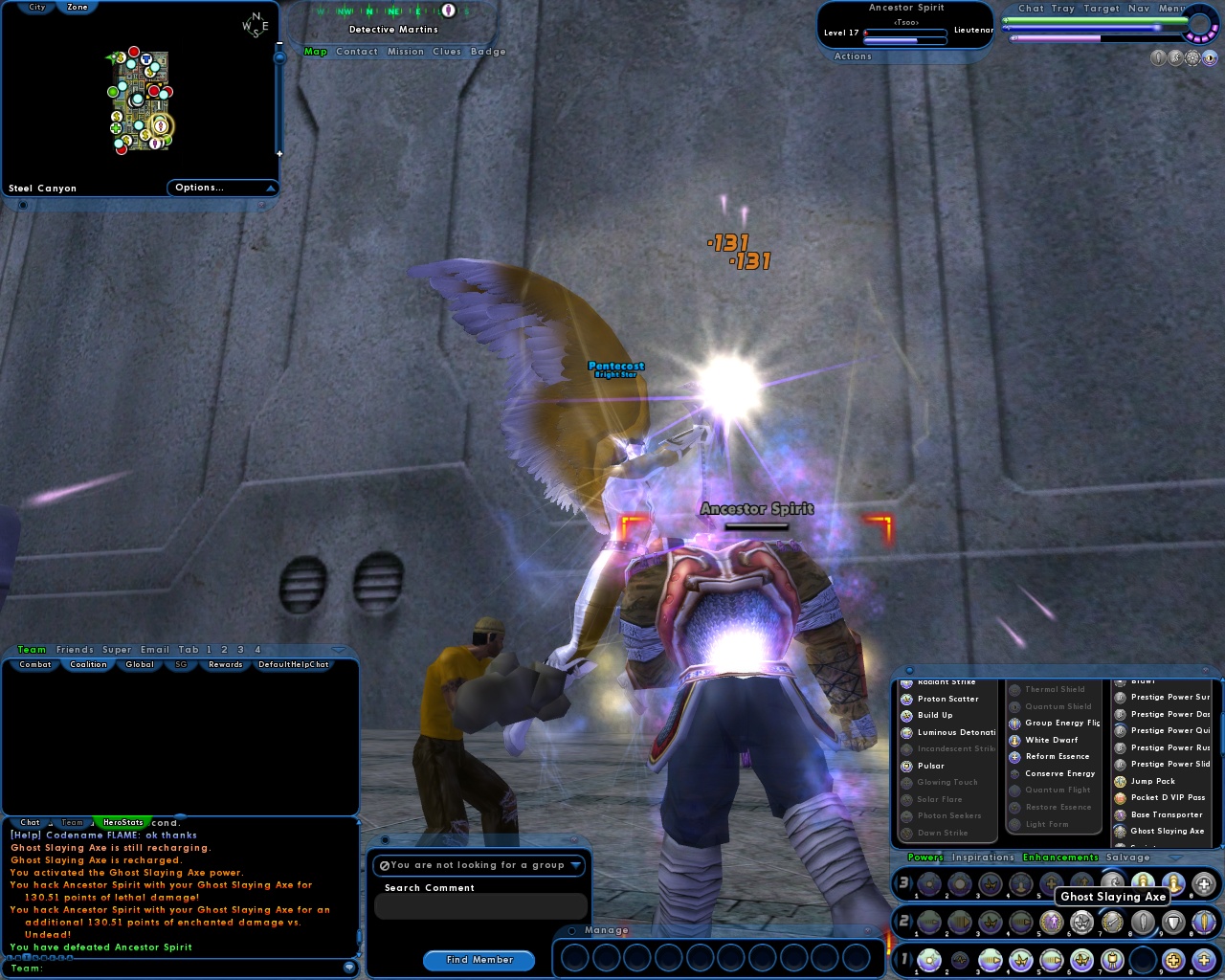Image resolution: width=1225 pixels, height=980 pixels.
Task: Click the Search Comment input field
Action: [480, 906]
